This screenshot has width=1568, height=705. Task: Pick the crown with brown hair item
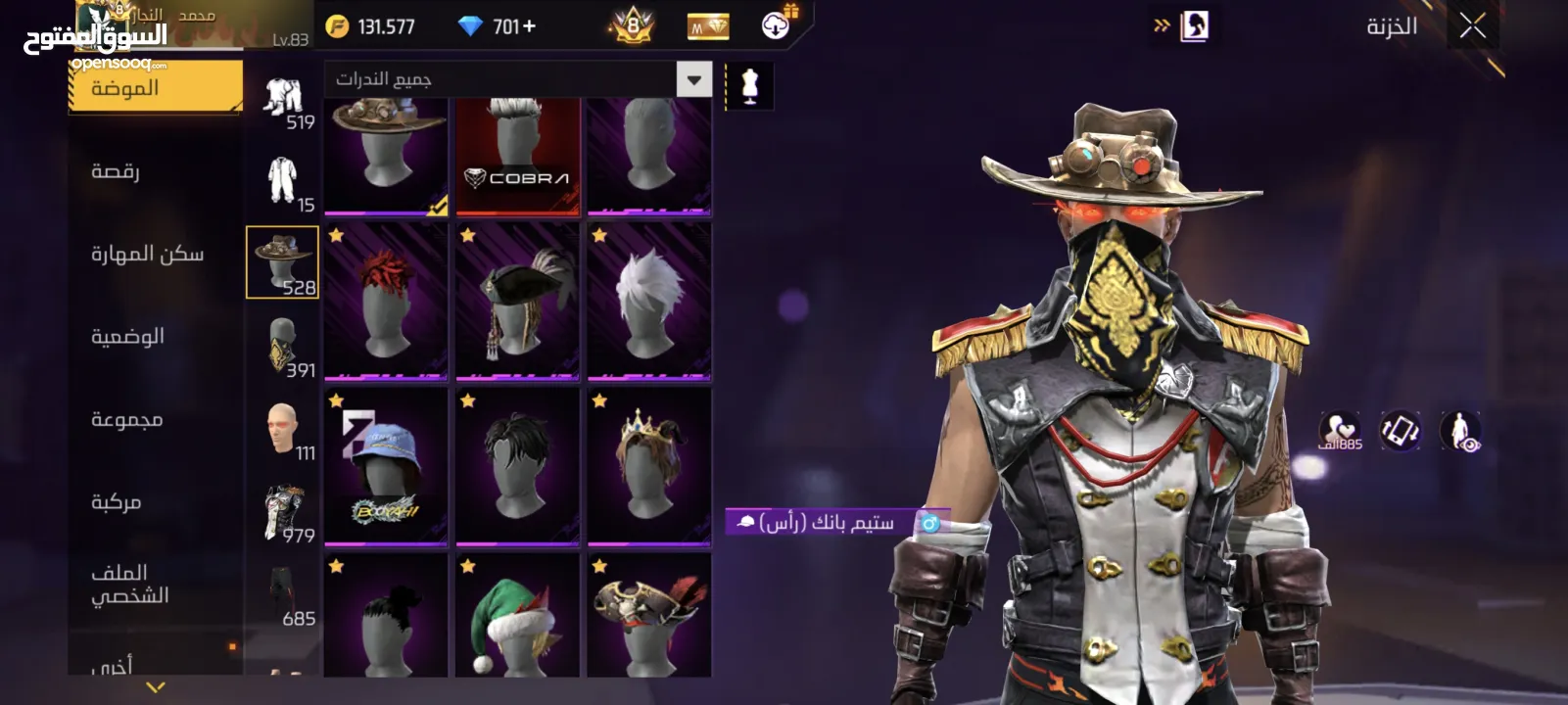point(648,467)
